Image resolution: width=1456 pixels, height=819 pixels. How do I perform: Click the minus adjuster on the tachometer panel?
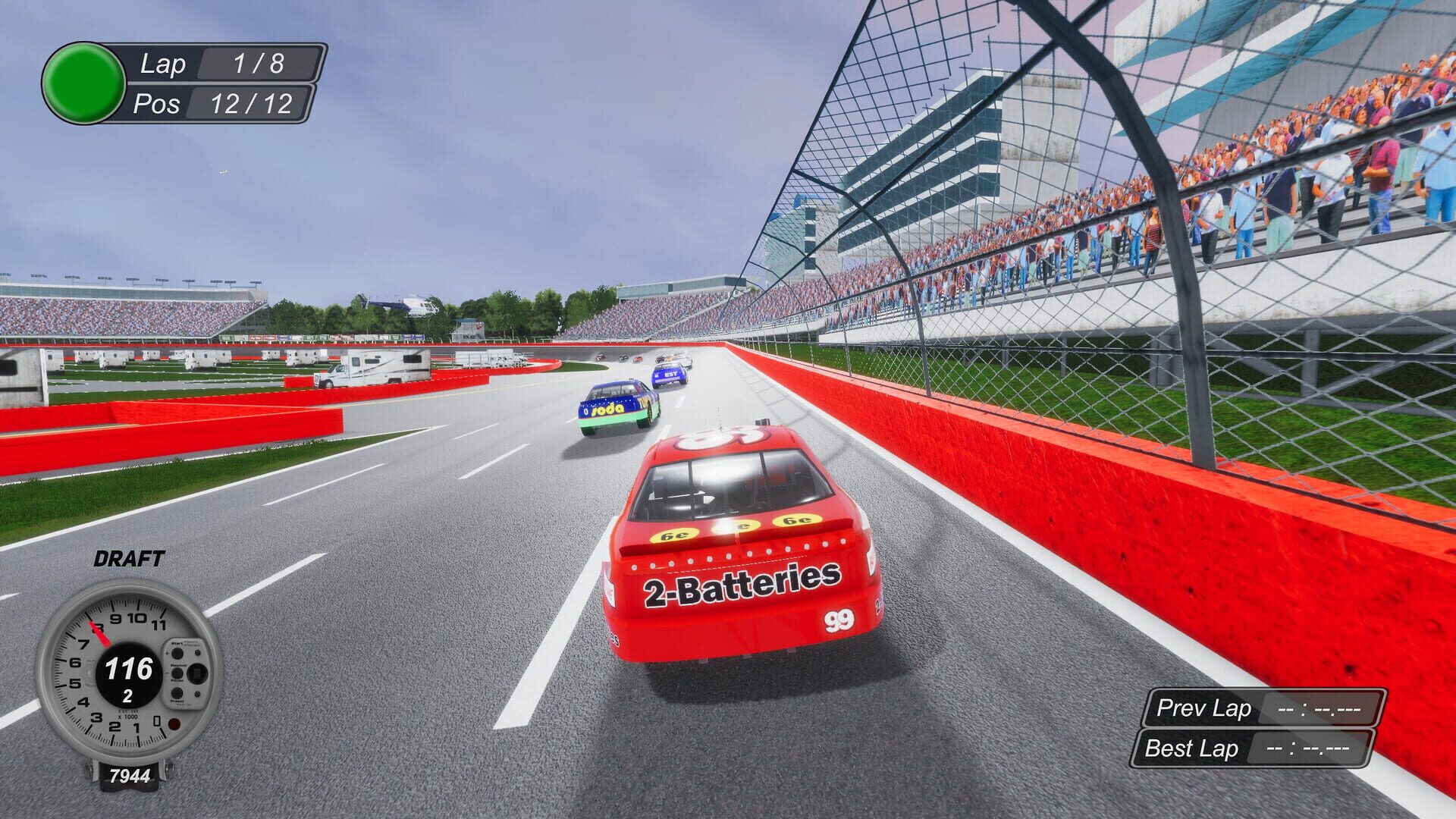pos(167,673)
